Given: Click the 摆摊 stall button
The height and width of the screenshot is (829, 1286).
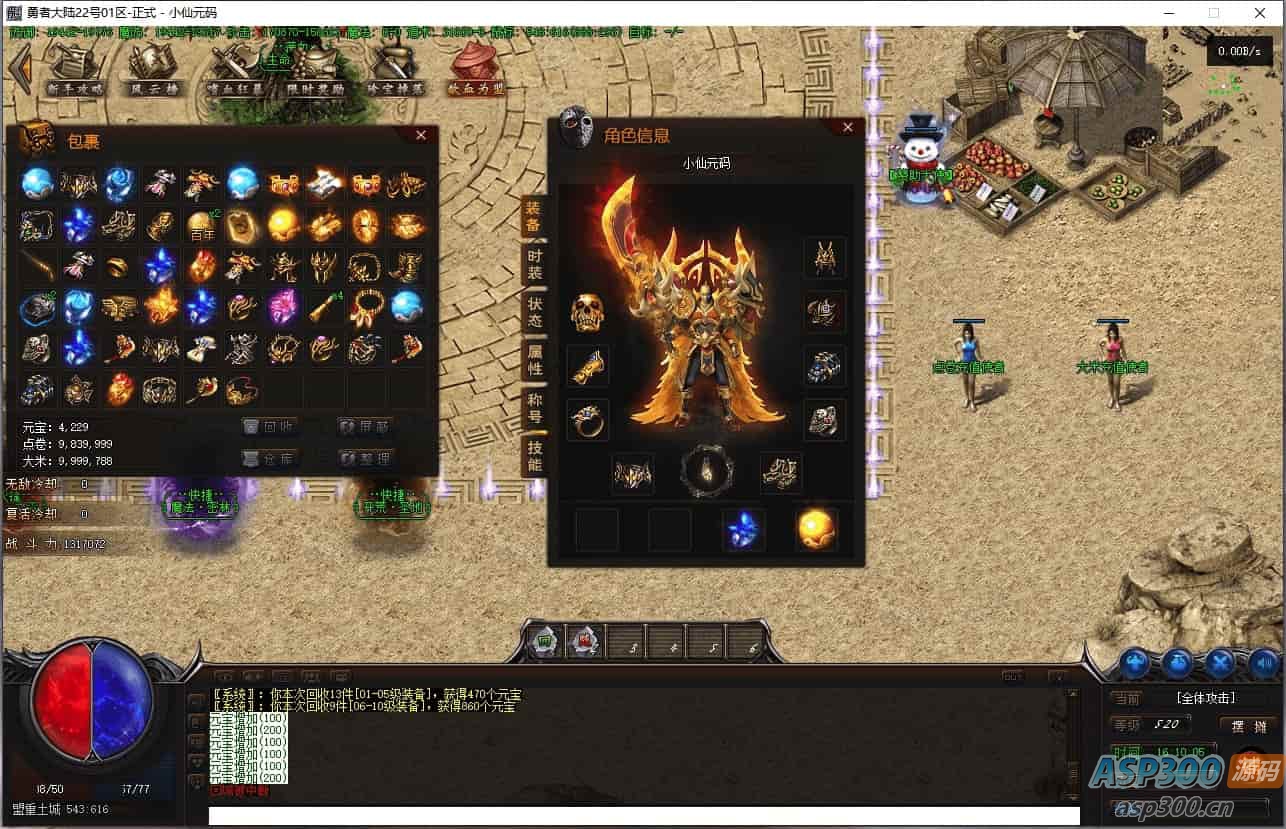Looking at the screenshot, I should click(1249, 725).
